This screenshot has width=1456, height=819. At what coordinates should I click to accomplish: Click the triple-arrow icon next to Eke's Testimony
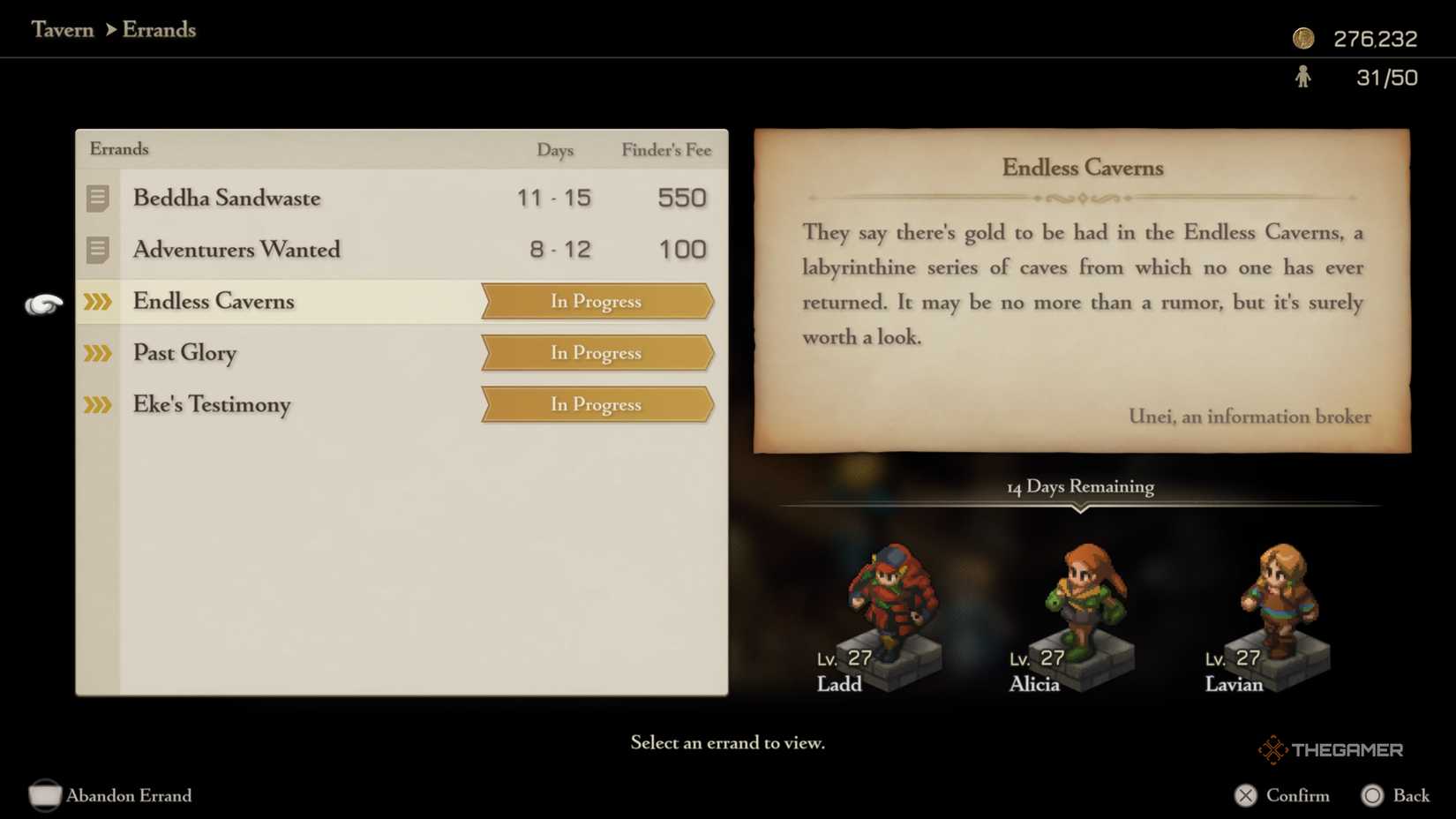tap(97, 405)
